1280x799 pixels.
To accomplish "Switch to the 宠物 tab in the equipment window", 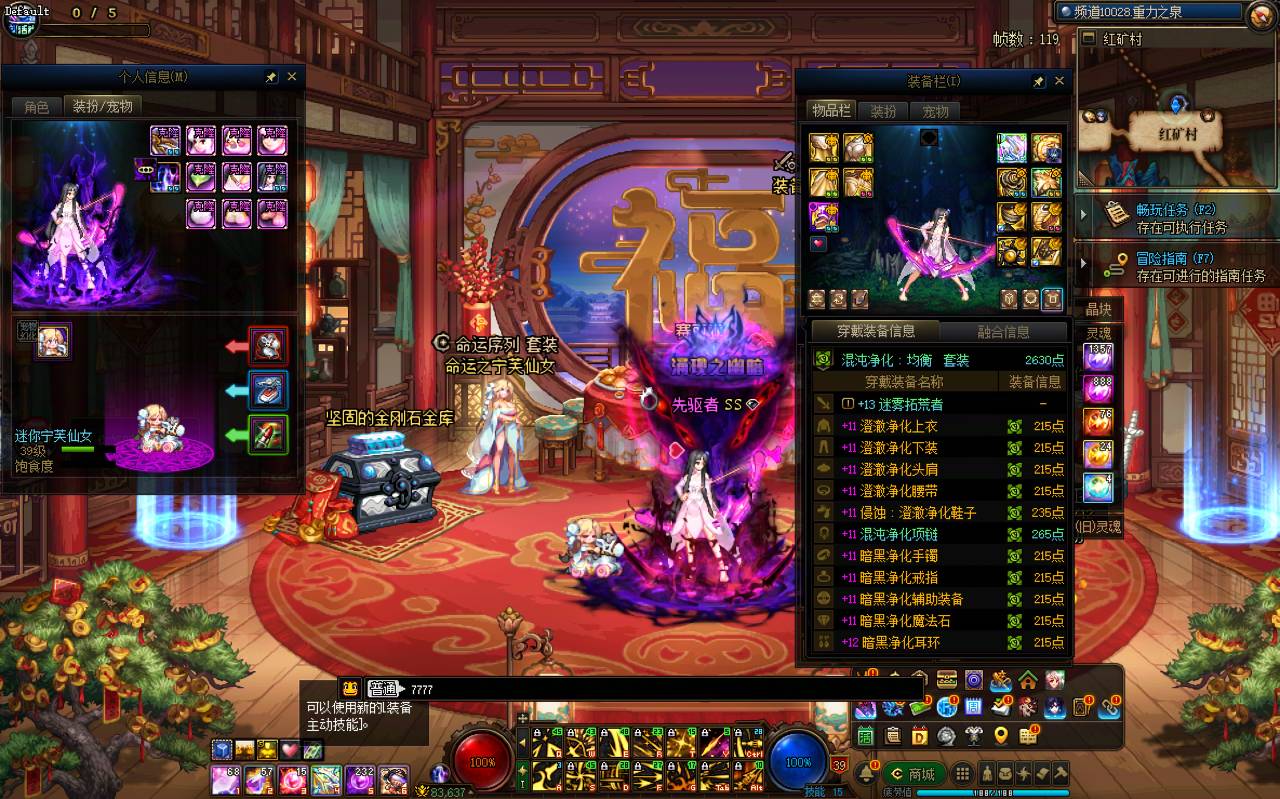I will (x=936, y=111).
